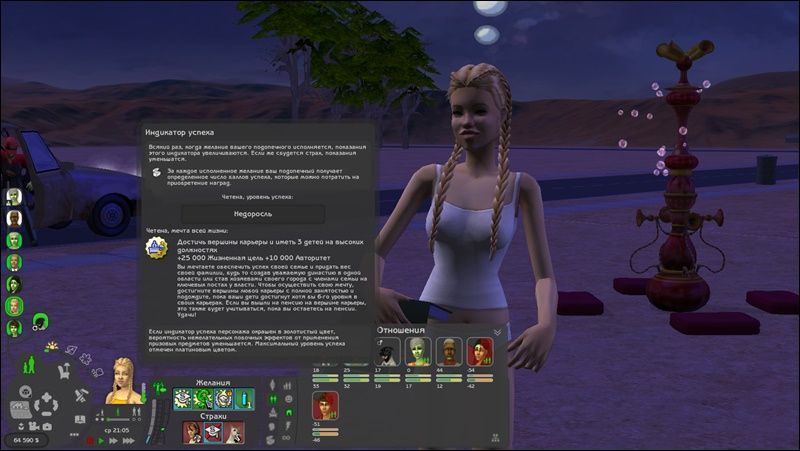Resume the game at normal play speed
The width and height of the screenshot is (800, 451).
(x=103, y=440)
